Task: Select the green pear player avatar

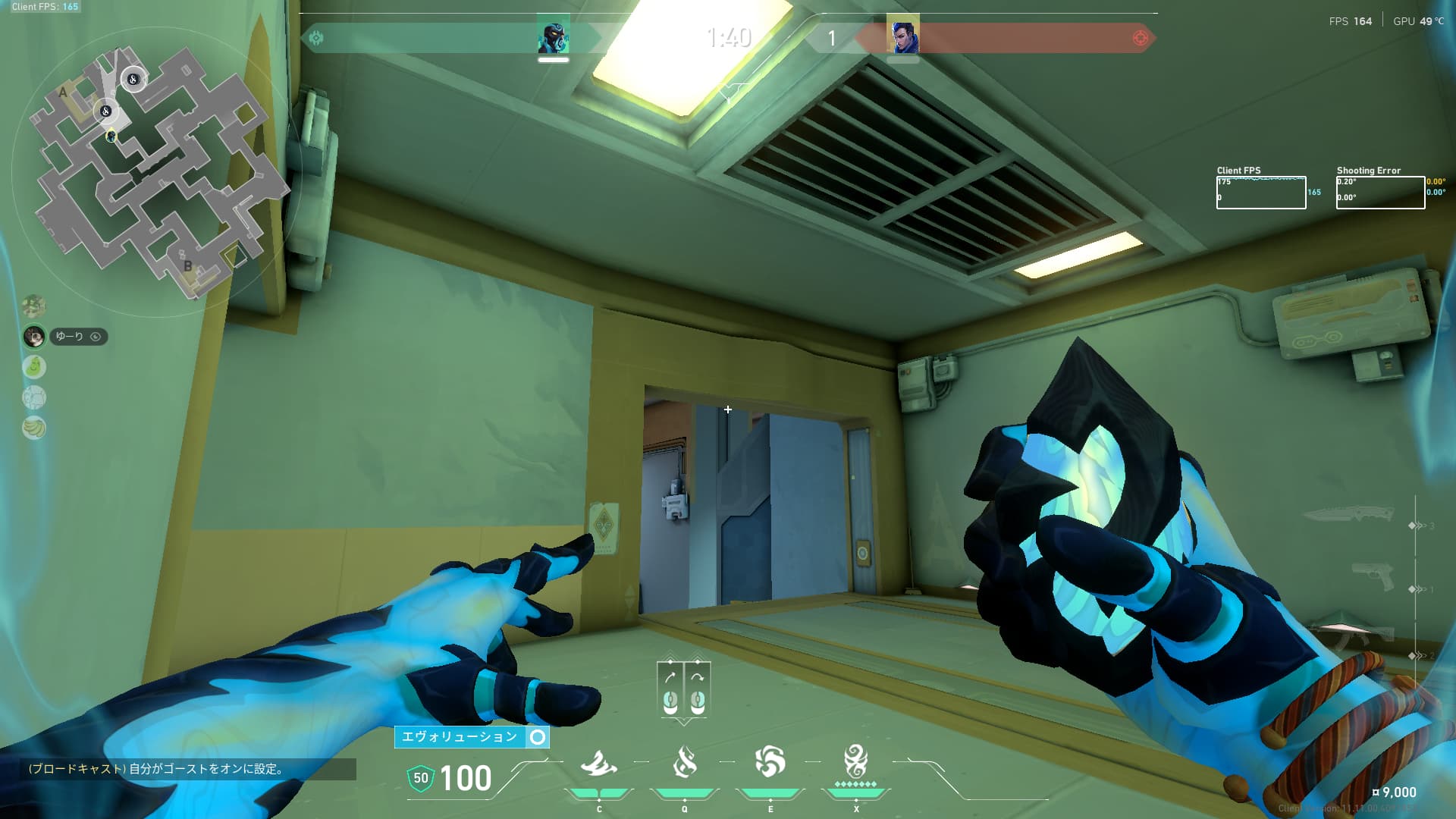Action: point(34,367)
